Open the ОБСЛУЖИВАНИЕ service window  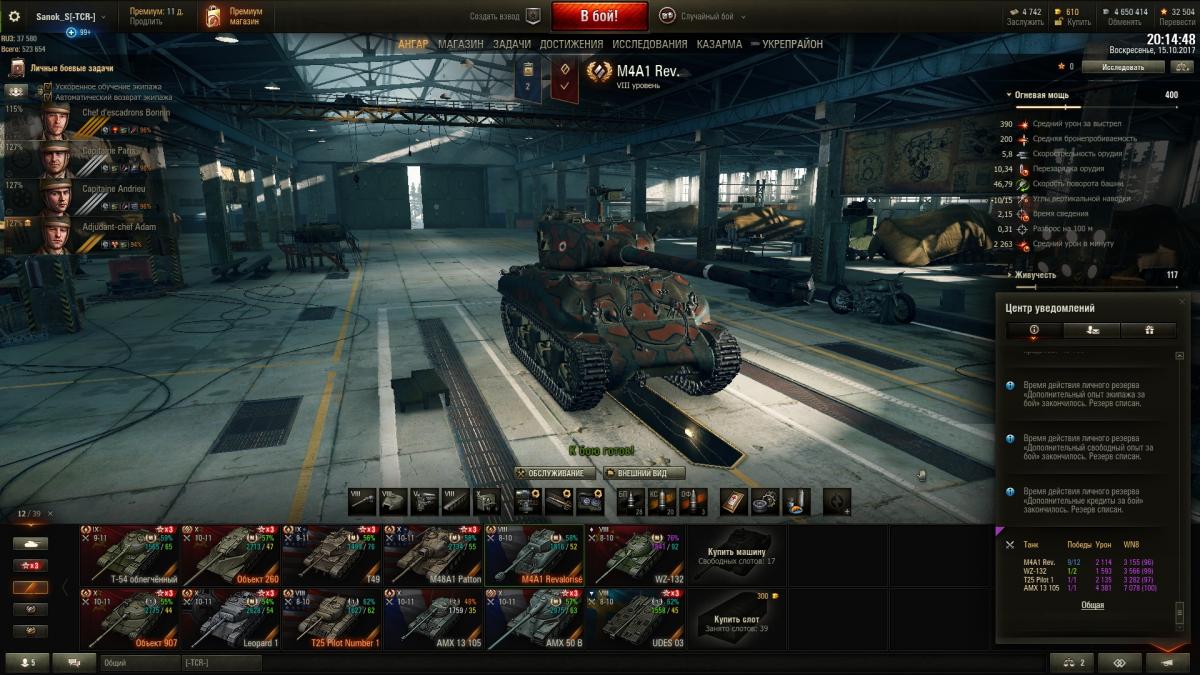pyautogui.click(x=556, y=473)
